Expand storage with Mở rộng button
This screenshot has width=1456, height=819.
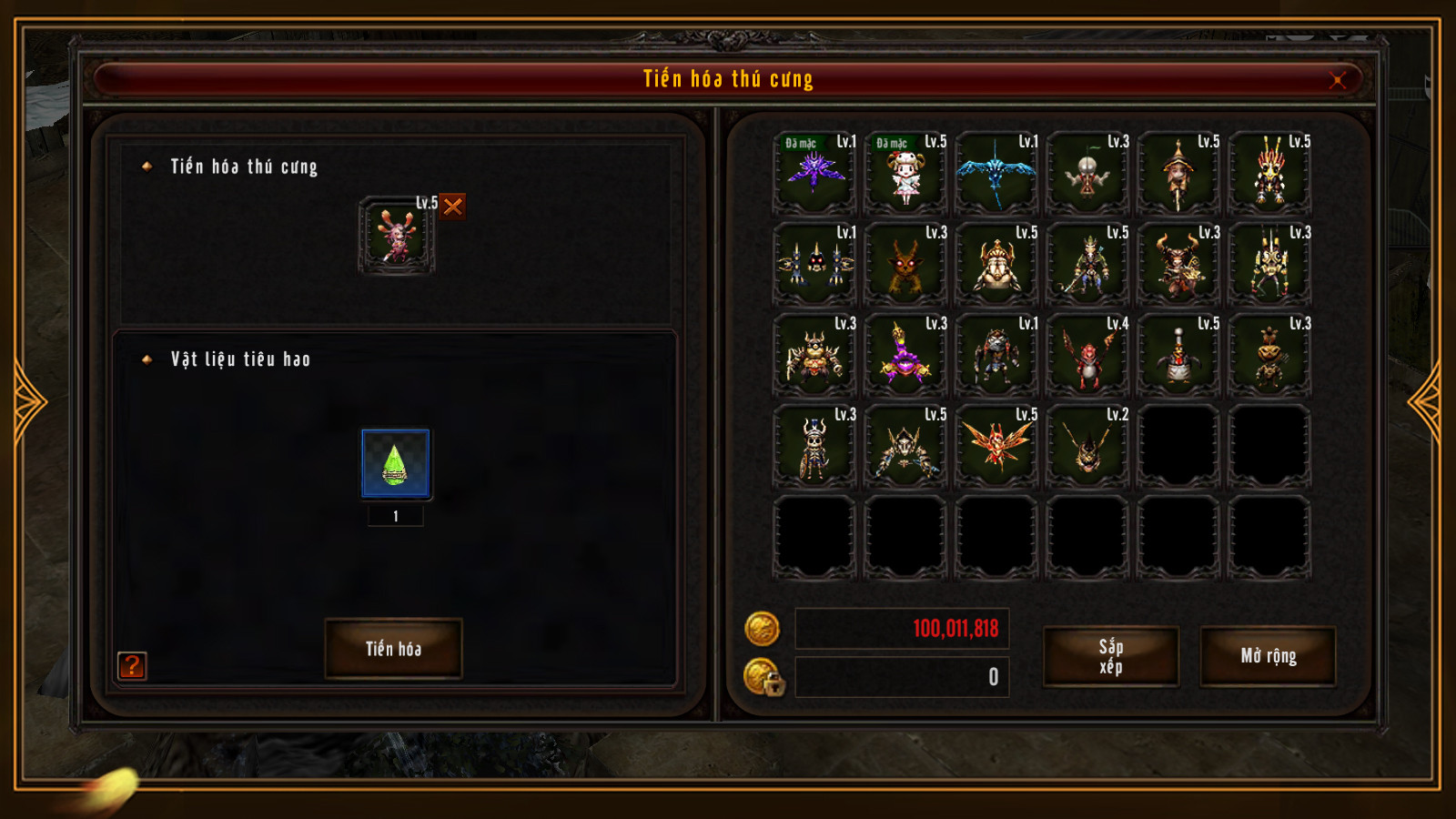click(1268, 656)
